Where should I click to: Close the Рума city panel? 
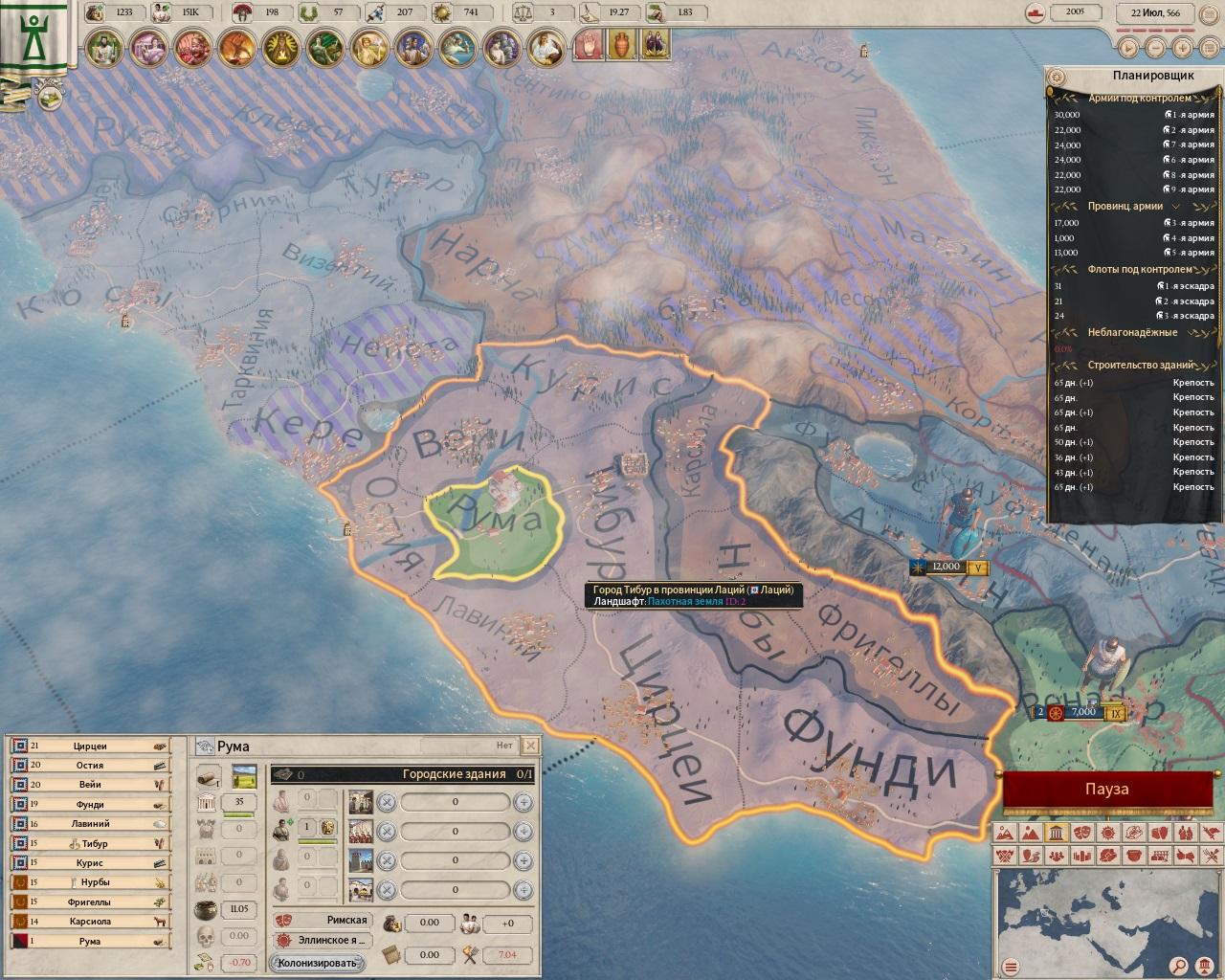(x=531, y=746)
